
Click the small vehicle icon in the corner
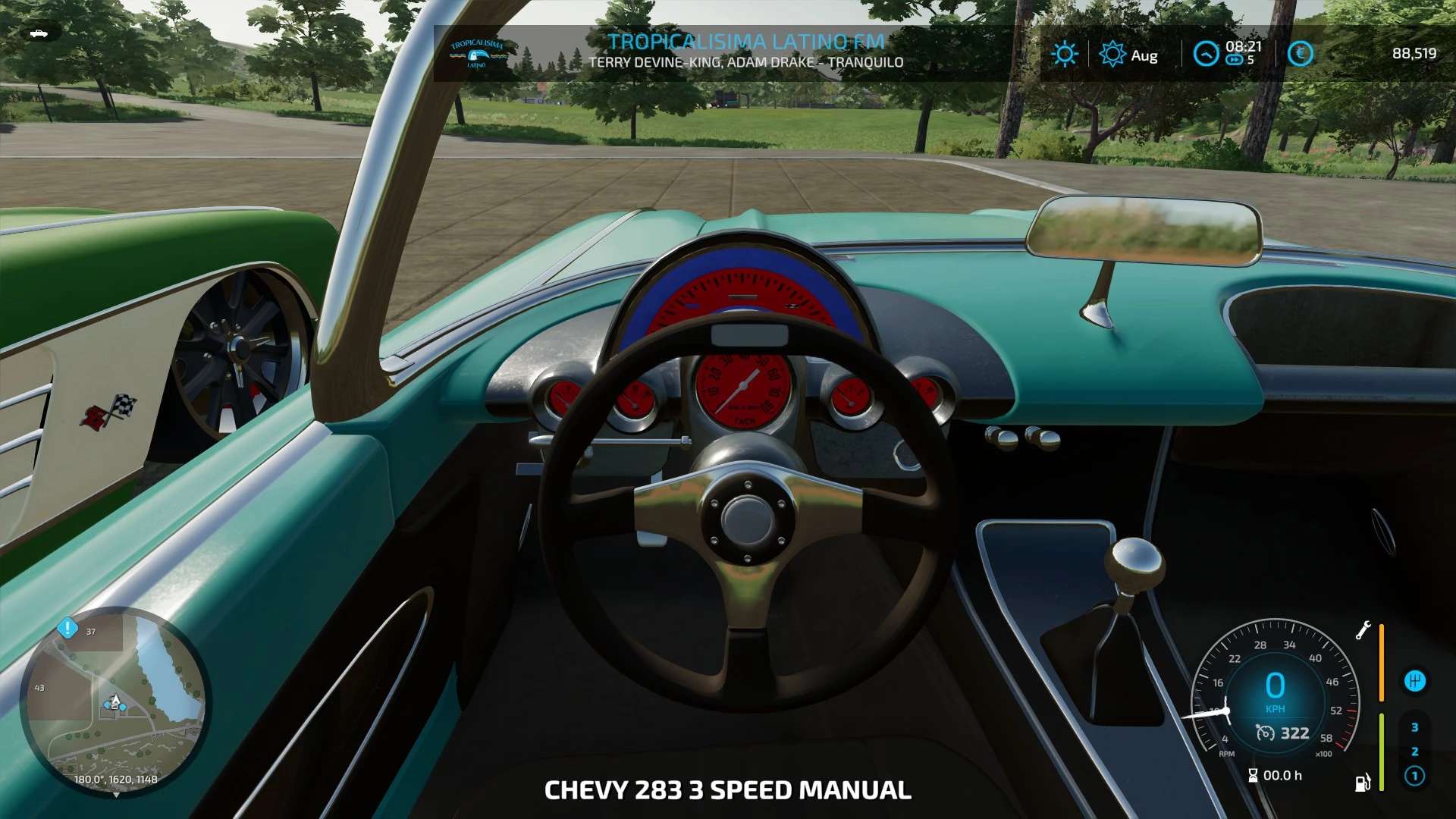point(38,33)
